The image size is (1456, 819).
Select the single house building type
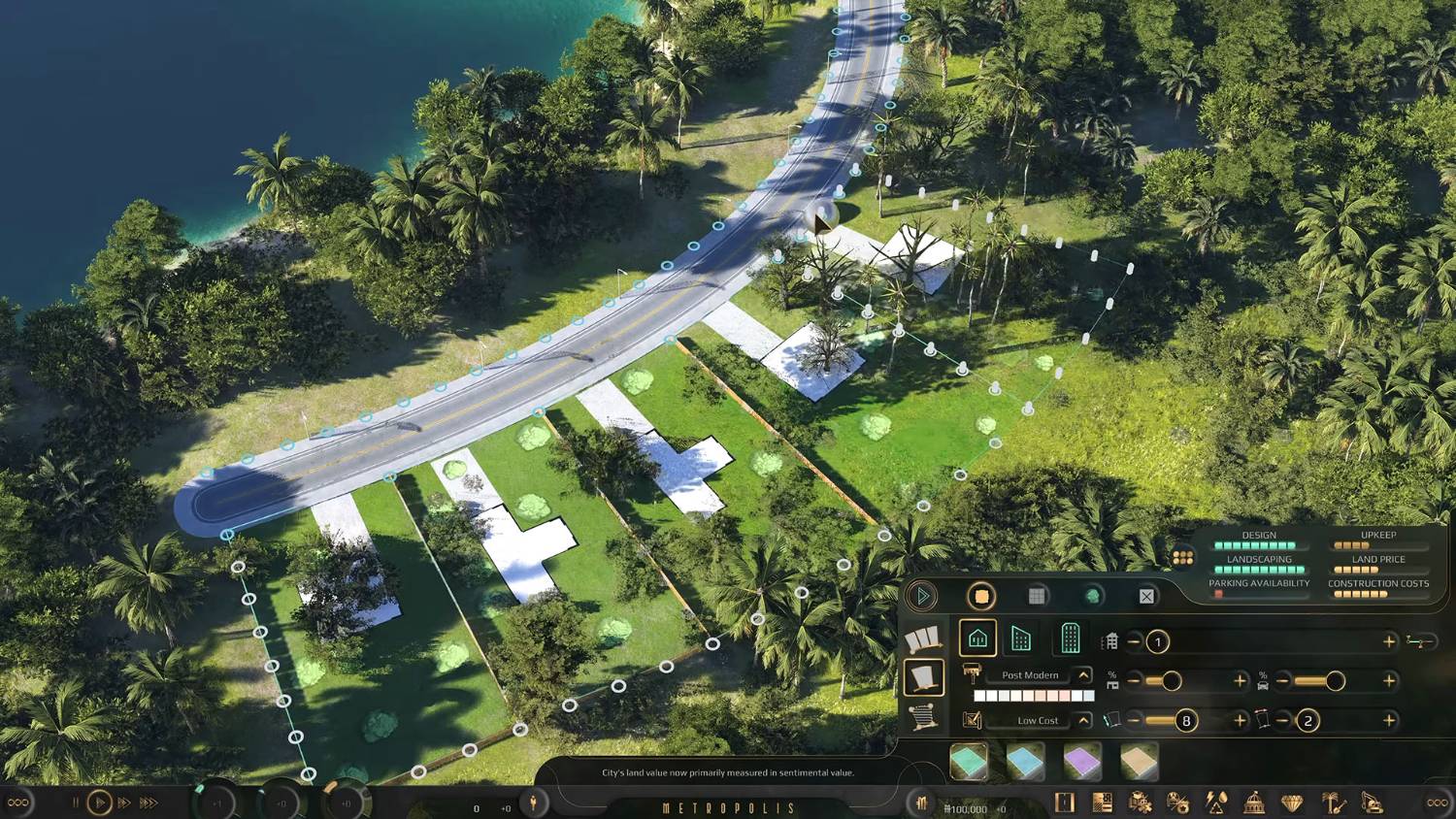[977, 639]
